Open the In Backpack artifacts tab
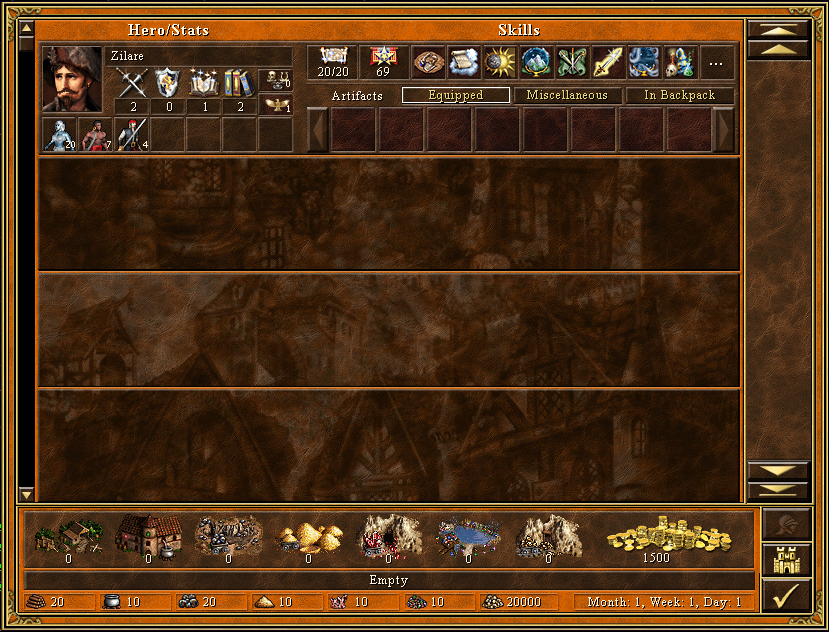 [x=679, y=96]
